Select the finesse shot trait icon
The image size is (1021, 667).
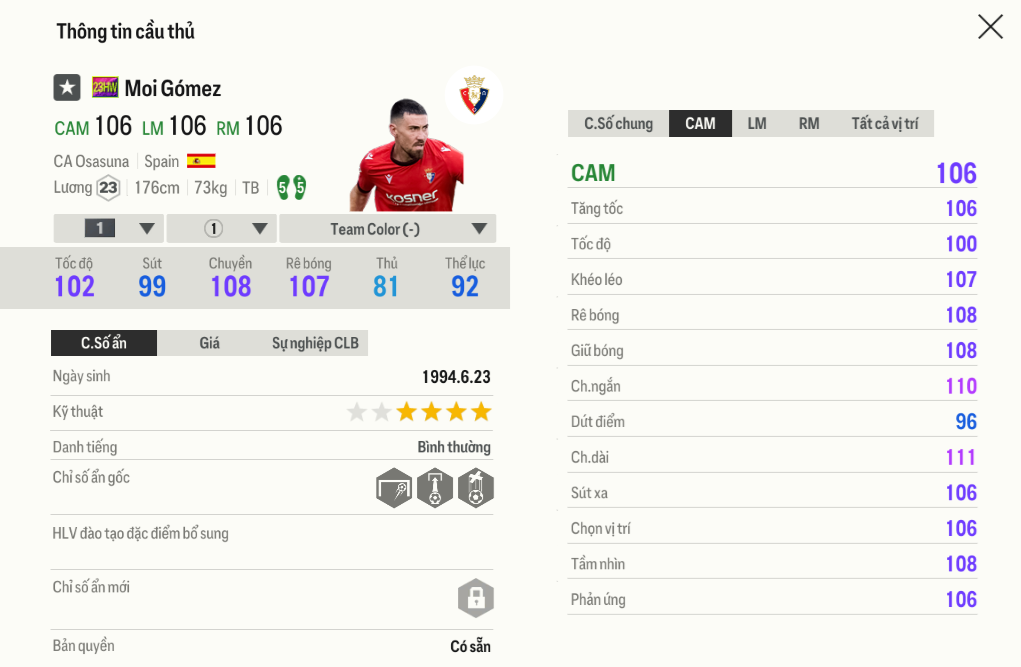pyautogui.click(x=394, y=488)
